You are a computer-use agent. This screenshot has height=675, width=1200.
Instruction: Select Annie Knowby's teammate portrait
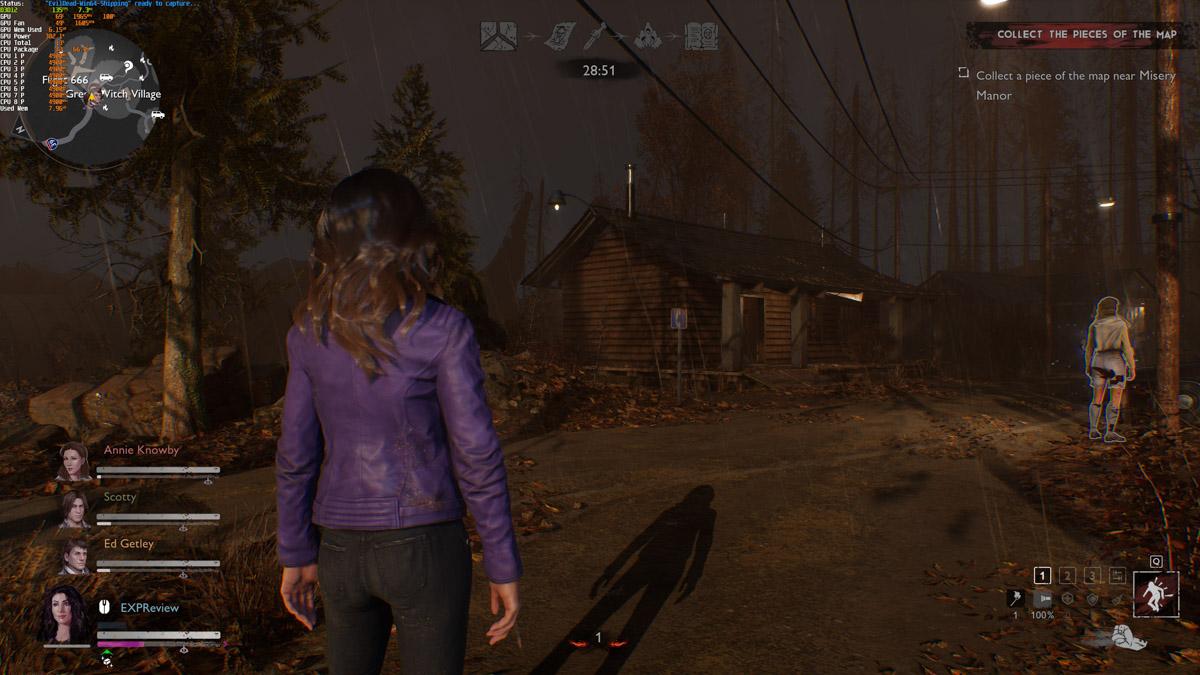pos(74,463)
